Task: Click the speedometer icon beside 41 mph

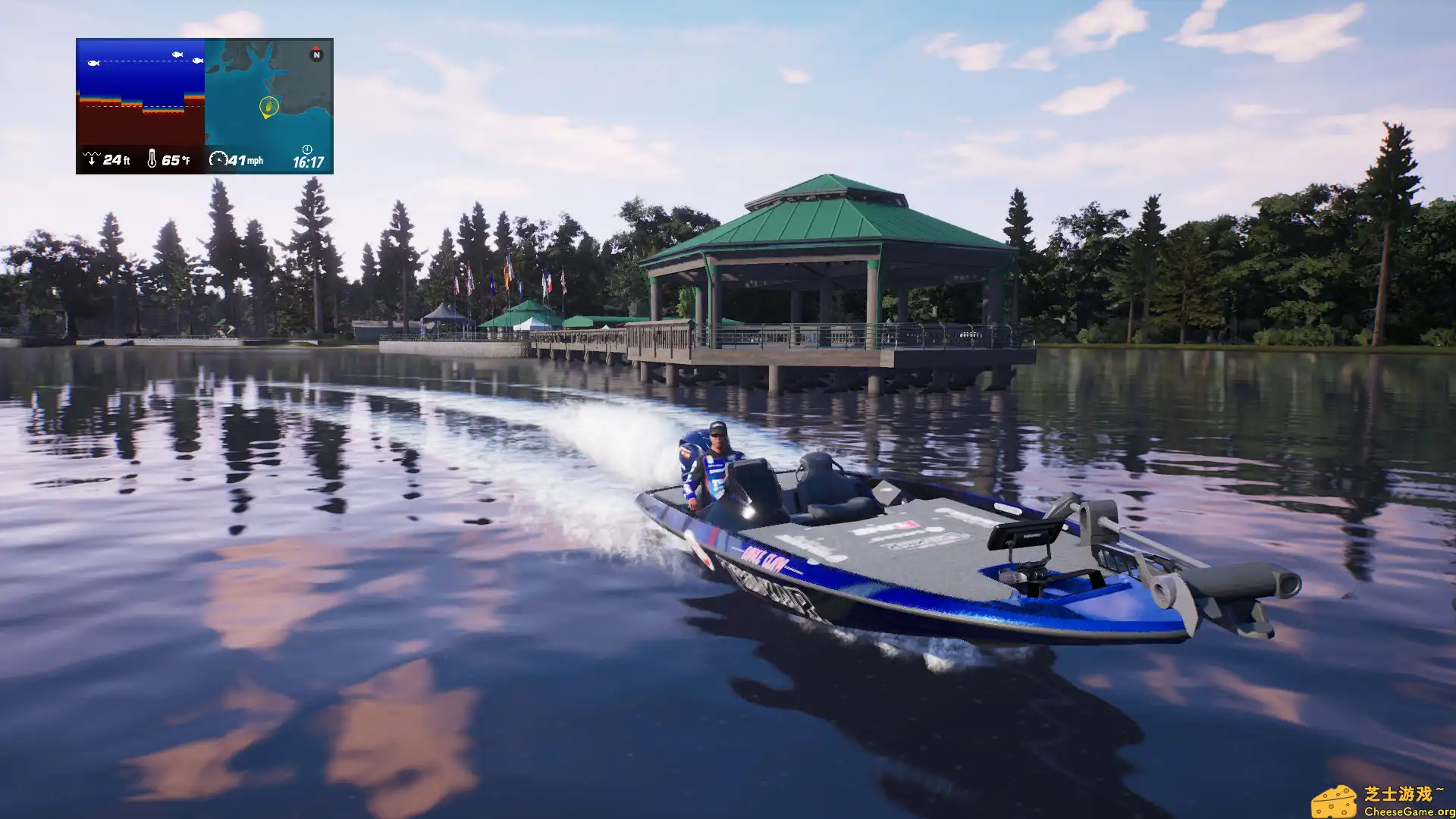Action: [219, 160]
